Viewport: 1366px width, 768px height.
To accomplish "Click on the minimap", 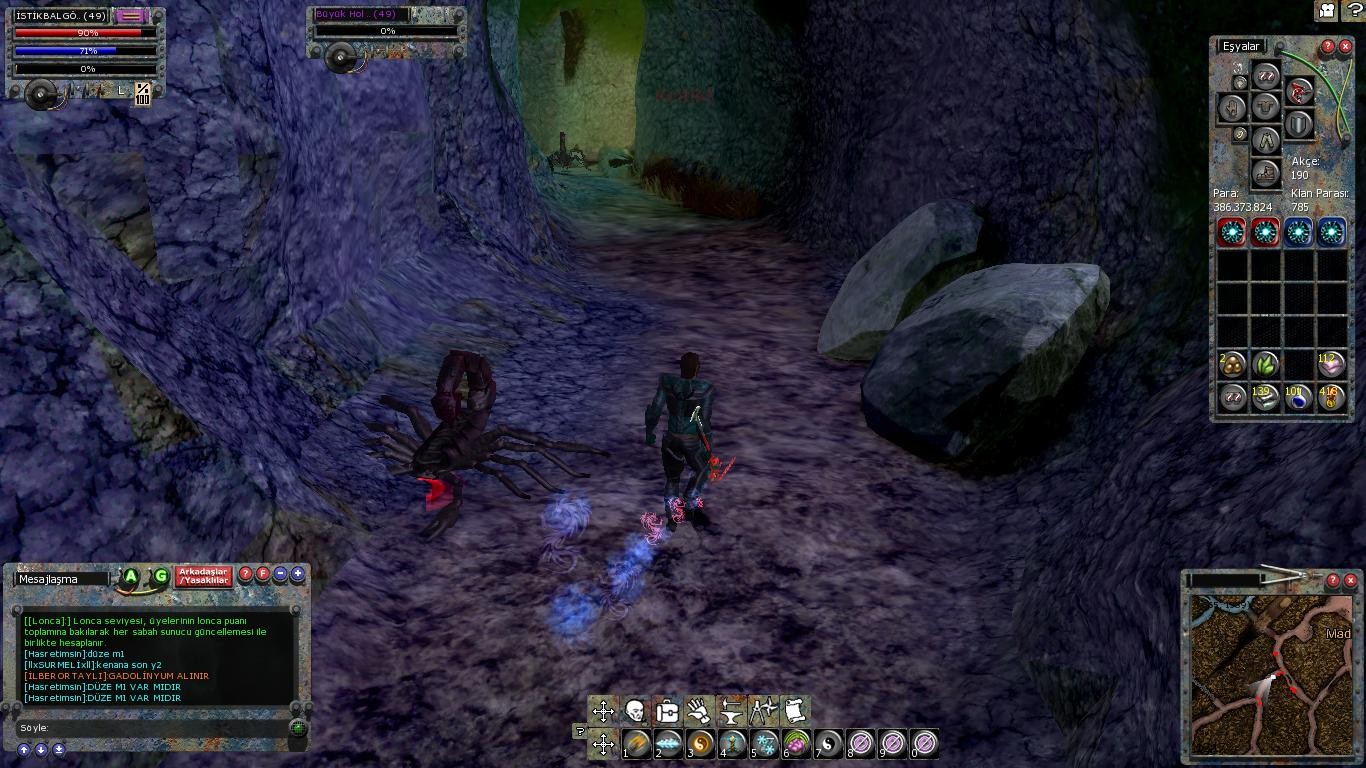I will coord(1270,670).
